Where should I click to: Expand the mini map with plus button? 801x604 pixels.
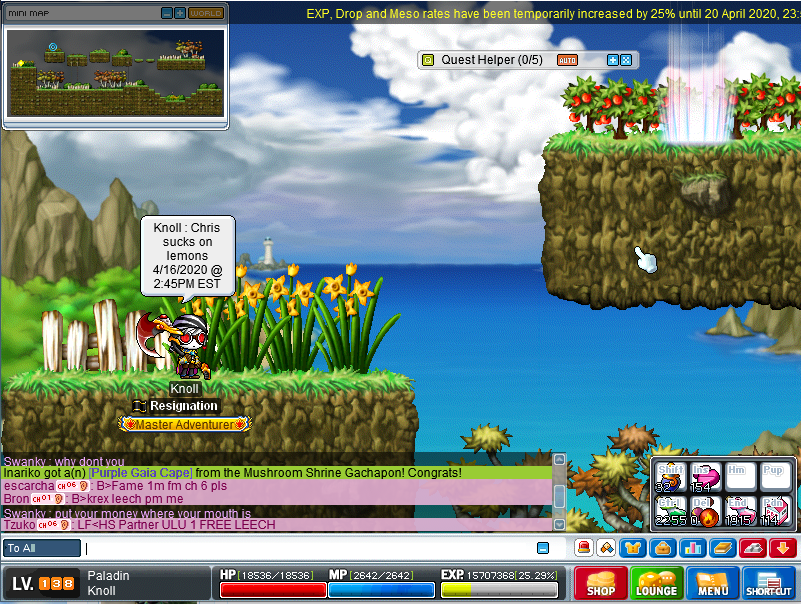(x=180, y=13)
